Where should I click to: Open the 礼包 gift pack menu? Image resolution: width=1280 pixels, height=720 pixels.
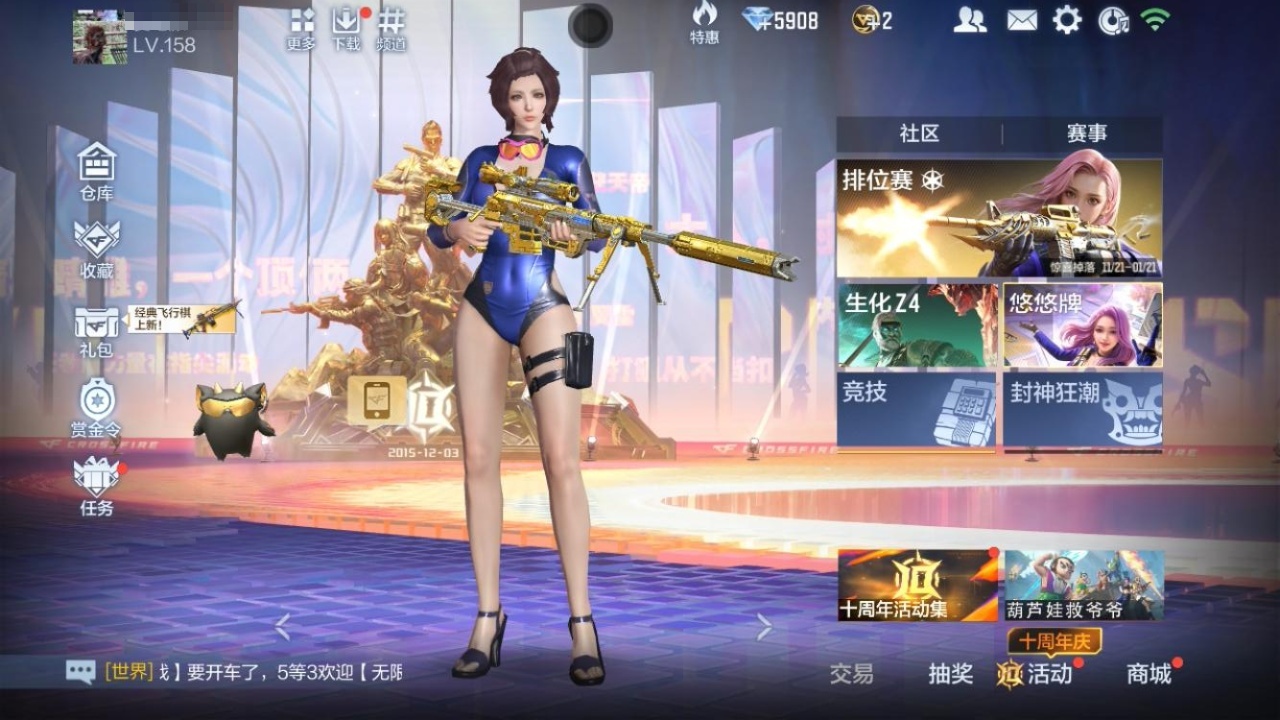[x=97, y=328]
